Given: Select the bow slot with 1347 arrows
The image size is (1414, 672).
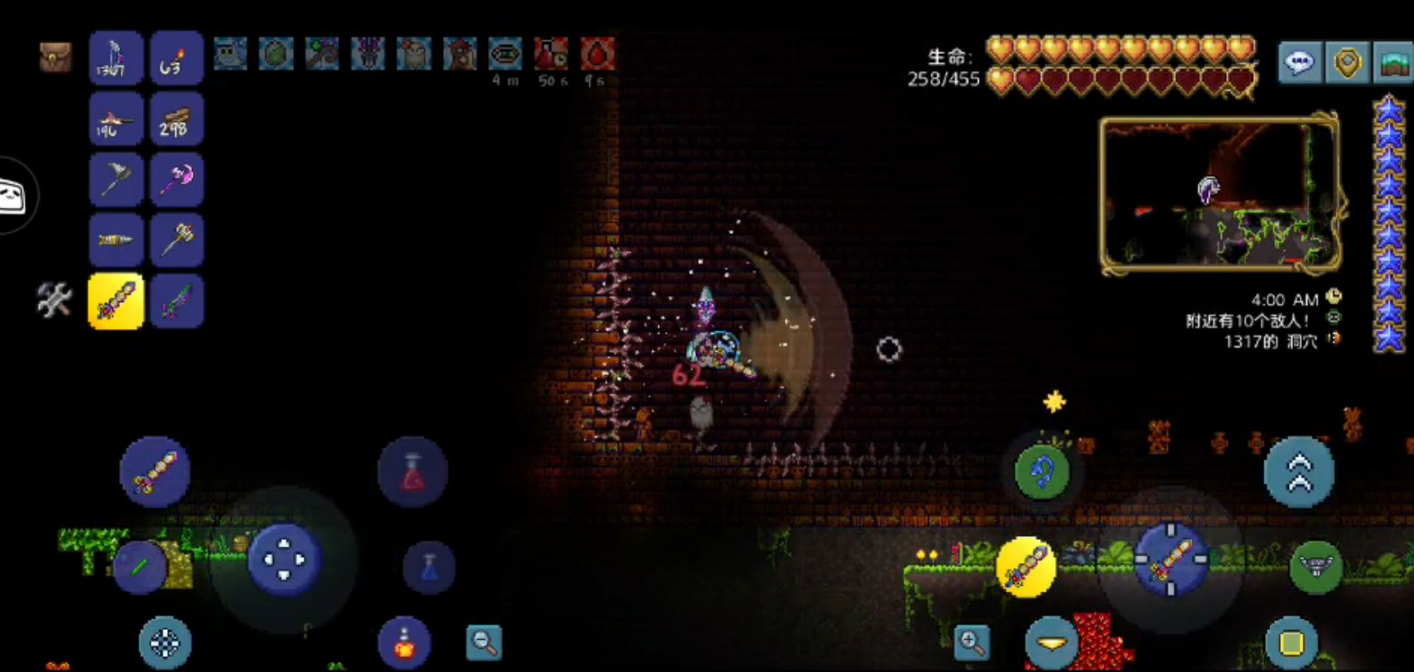Looking at the screenshot, I should click(x=116, y=58).
